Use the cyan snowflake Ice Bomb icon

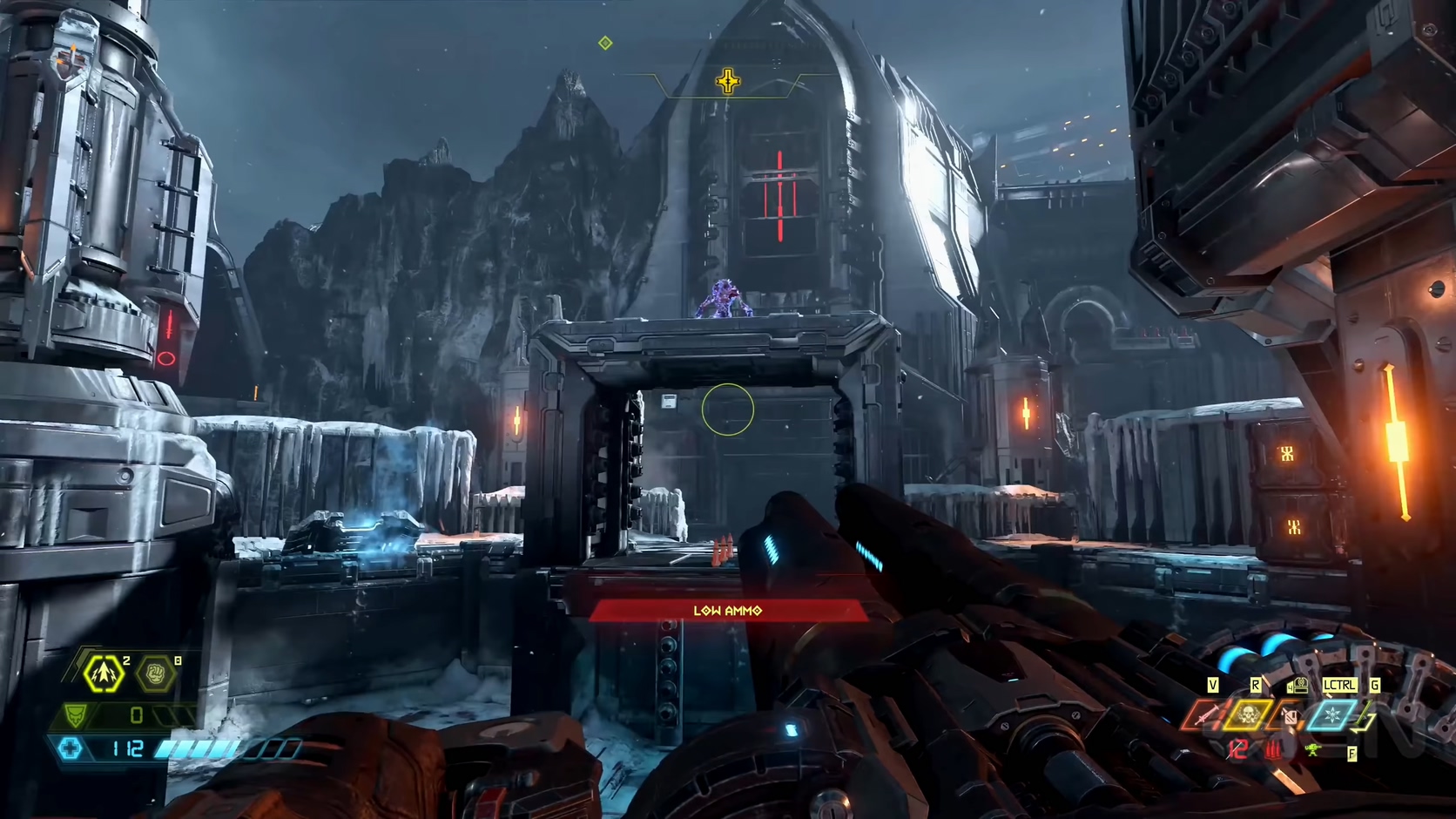pos(1332,716)
